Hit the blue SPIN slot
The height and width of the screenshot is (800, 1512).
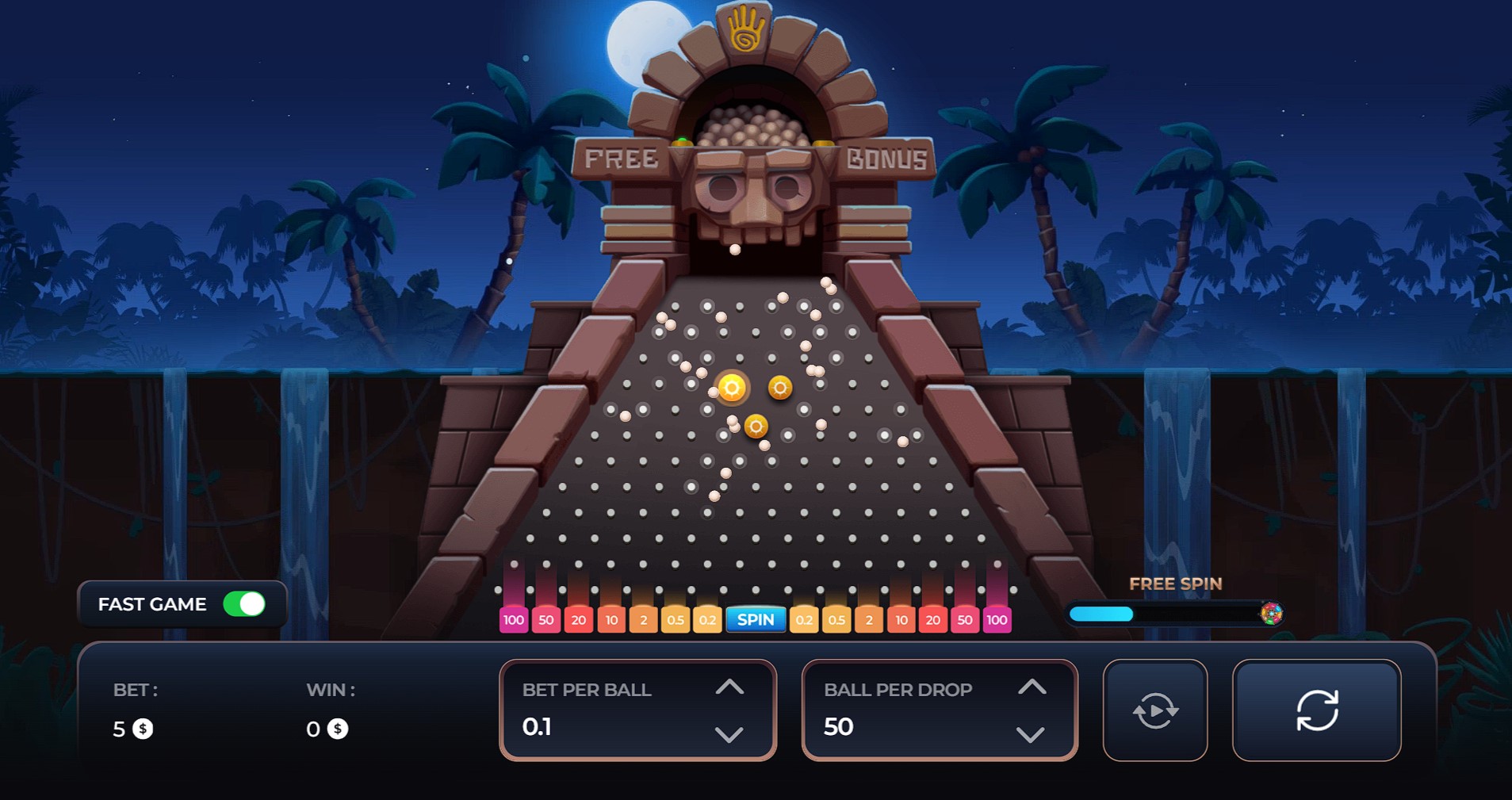pyautogui.click(x=756, y=620)
